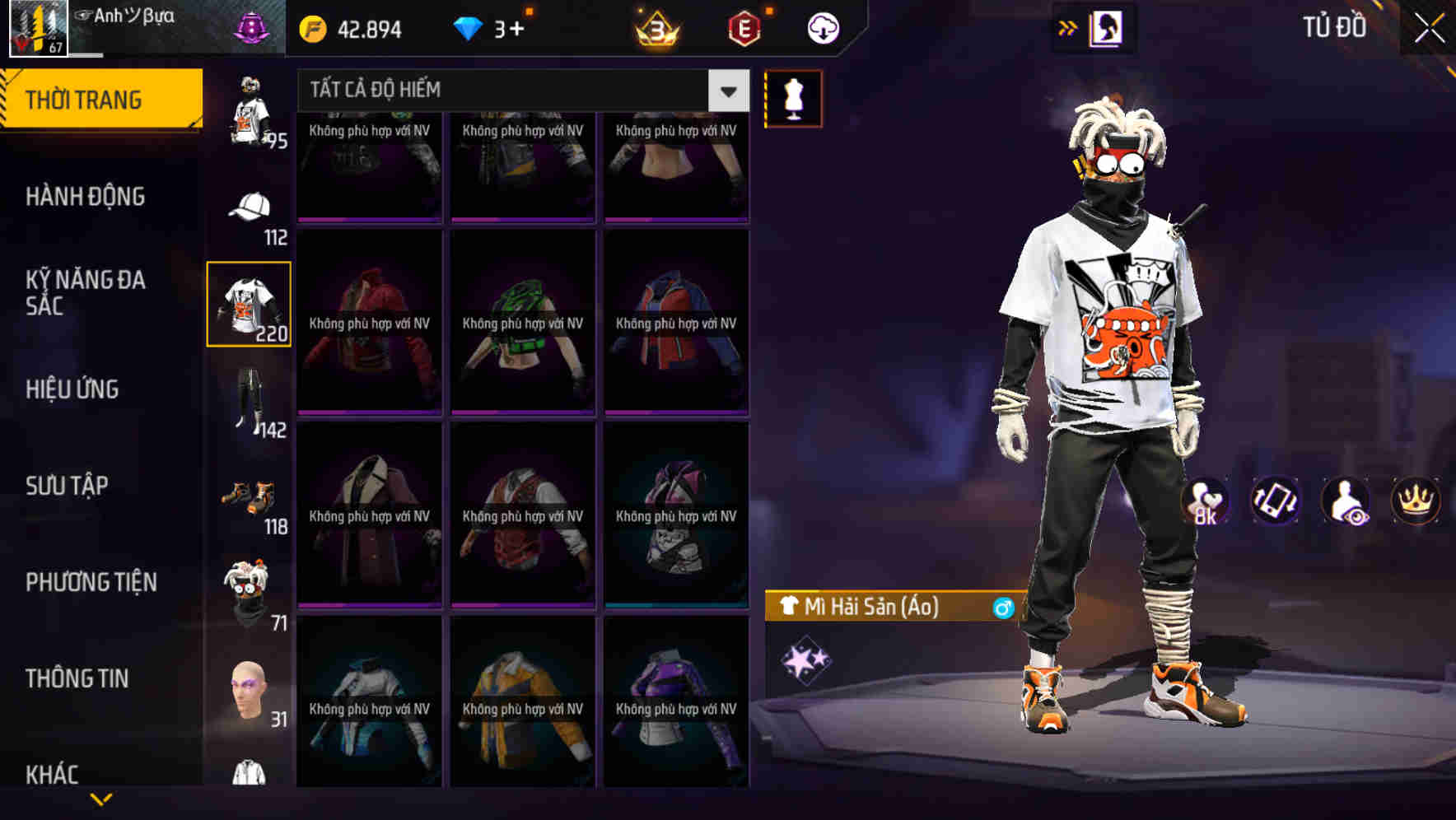Click the cloud download icon in the top bar
The width and height of the screenshot is (1456, 820).
click(x=823, y=27)
